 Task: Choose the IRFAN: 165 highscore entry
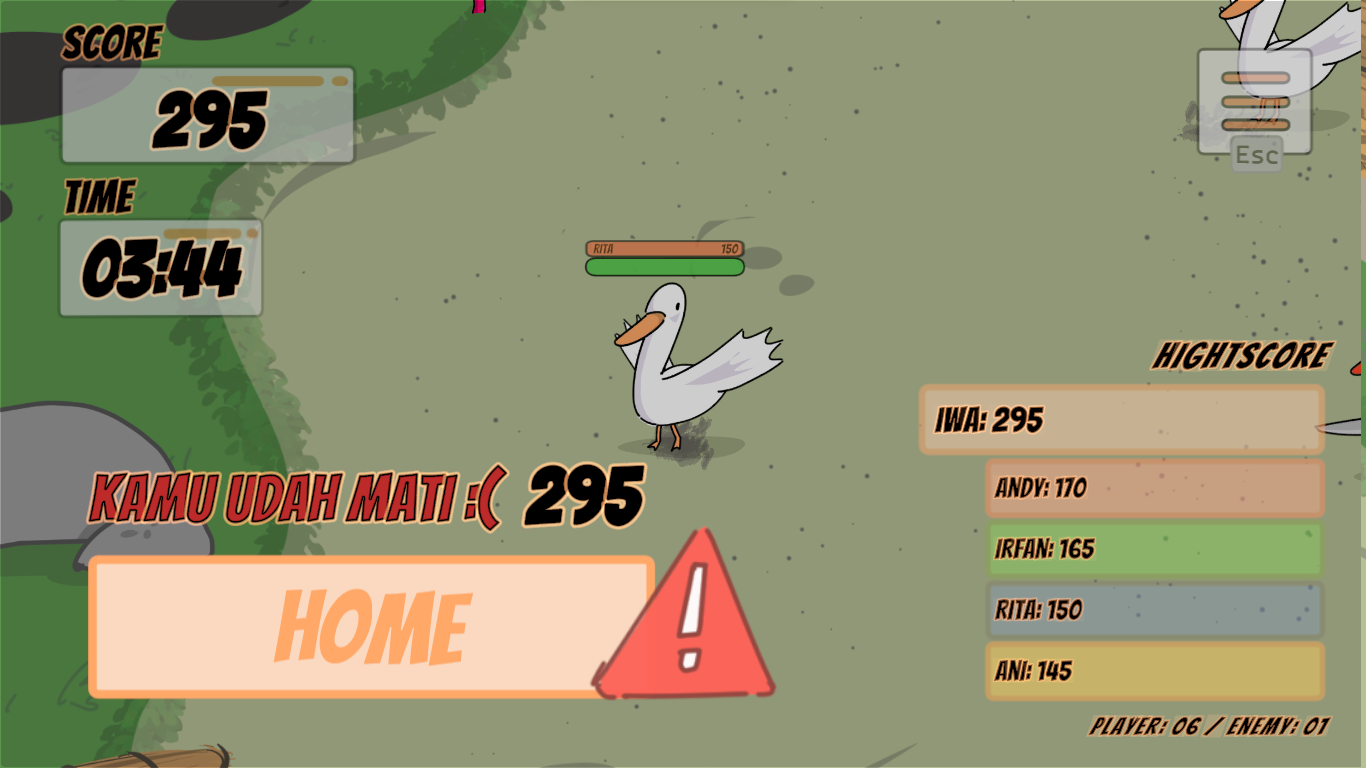coord(1155,549)
